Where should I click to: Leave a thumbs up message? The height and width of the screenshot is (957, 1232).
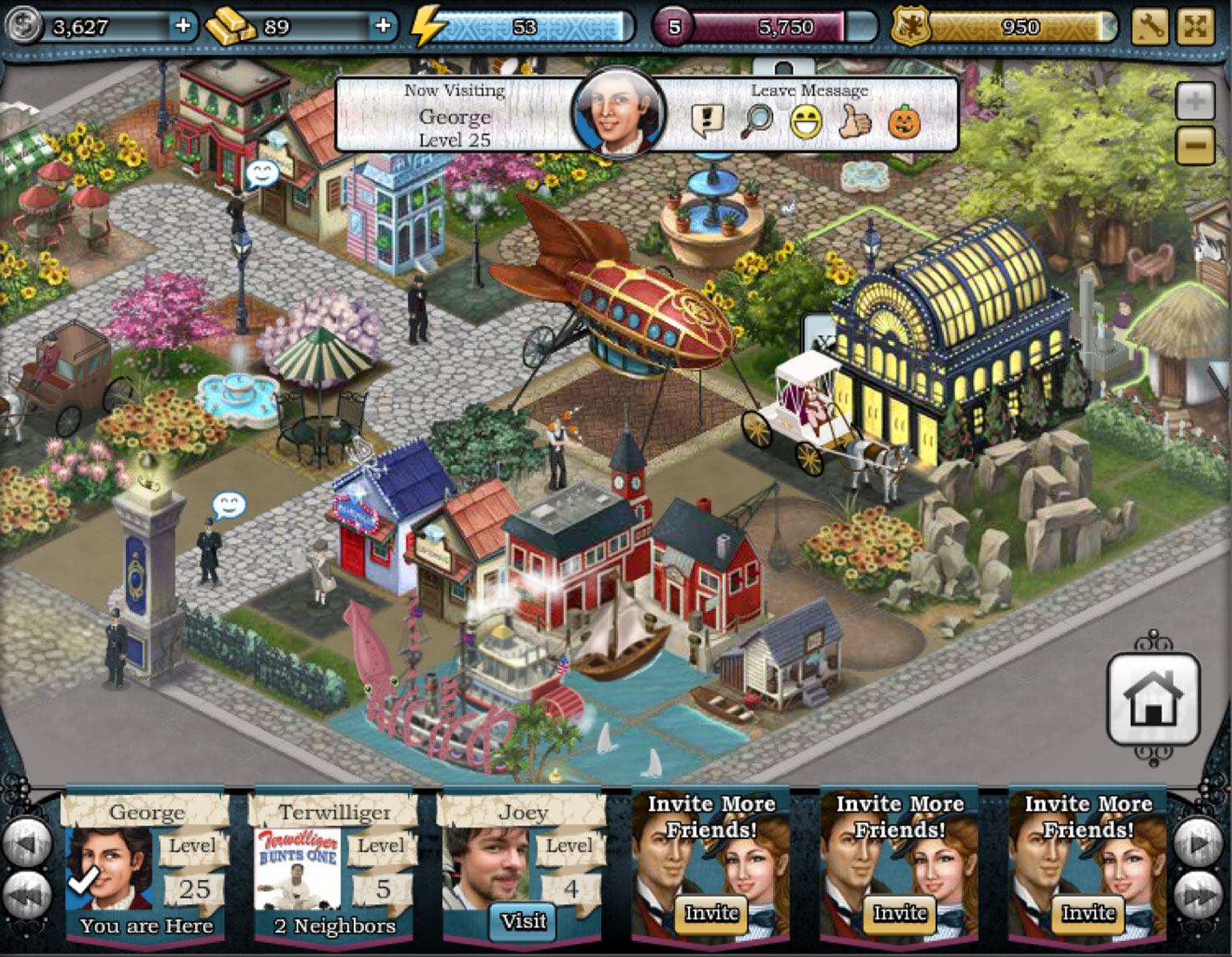pos(855,122)
